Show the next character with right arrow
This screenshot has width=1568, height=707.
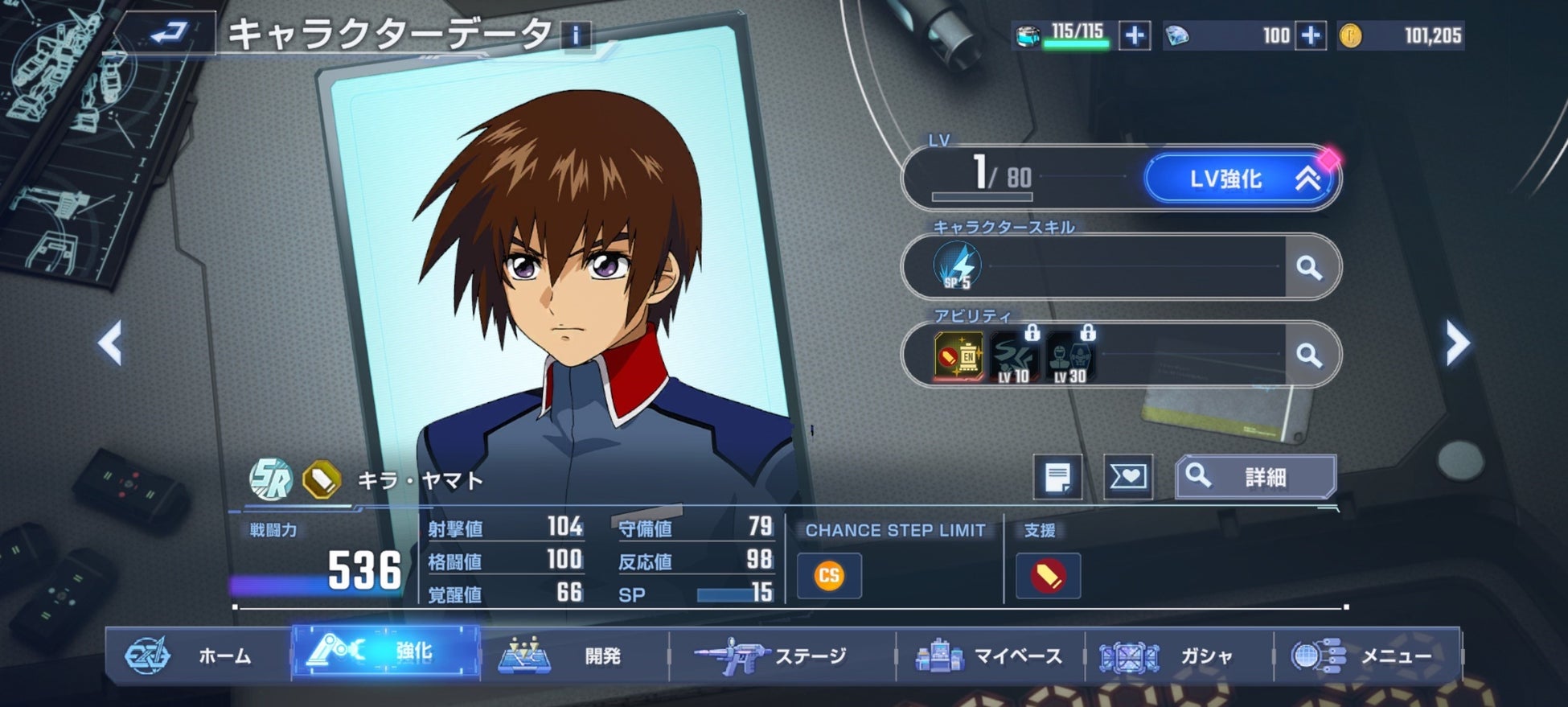(1457, 343)
